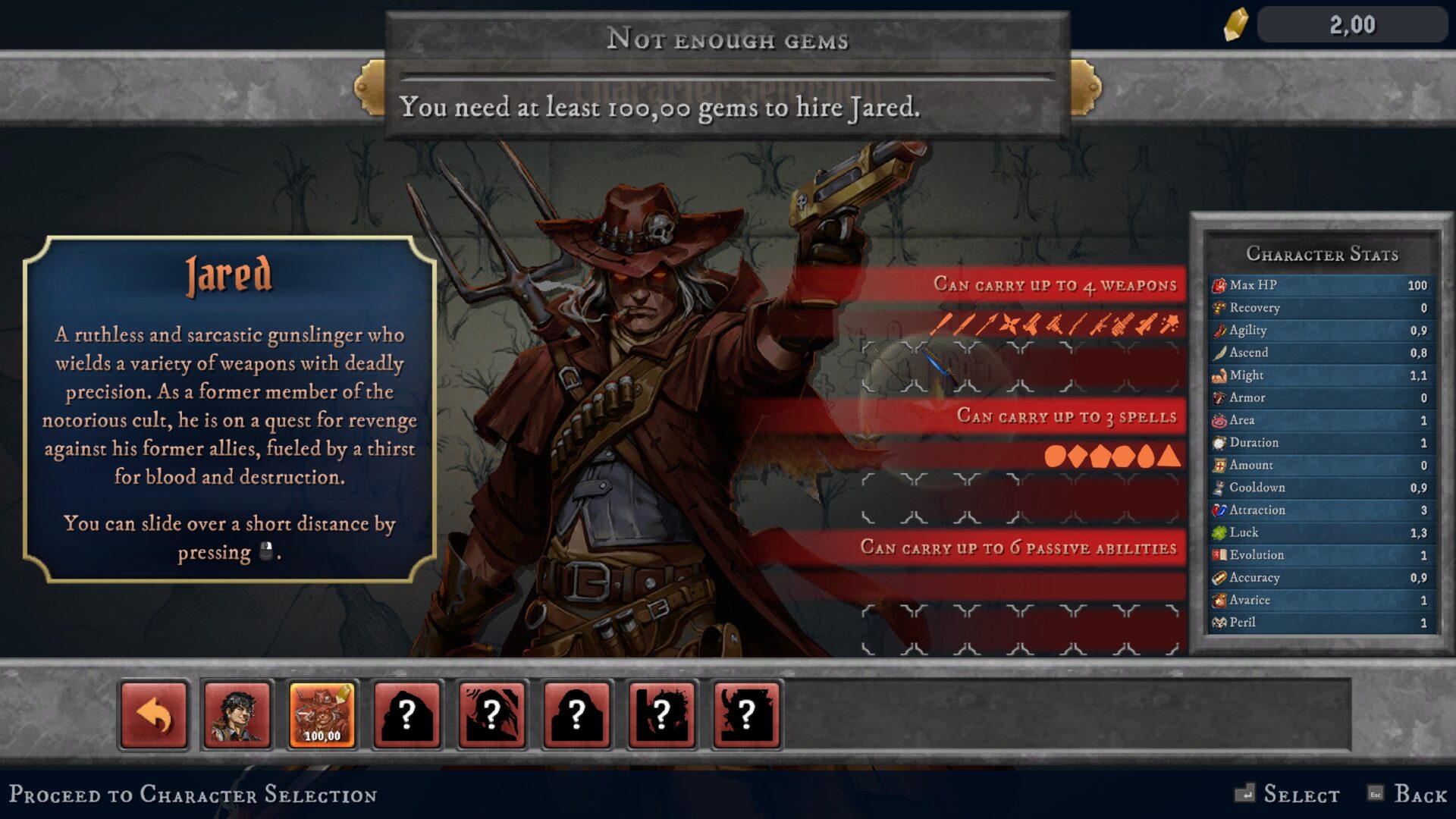This screenshot has width=1456, height=819.
Task: Click the red back arrow button
Action: click(154, 714)
